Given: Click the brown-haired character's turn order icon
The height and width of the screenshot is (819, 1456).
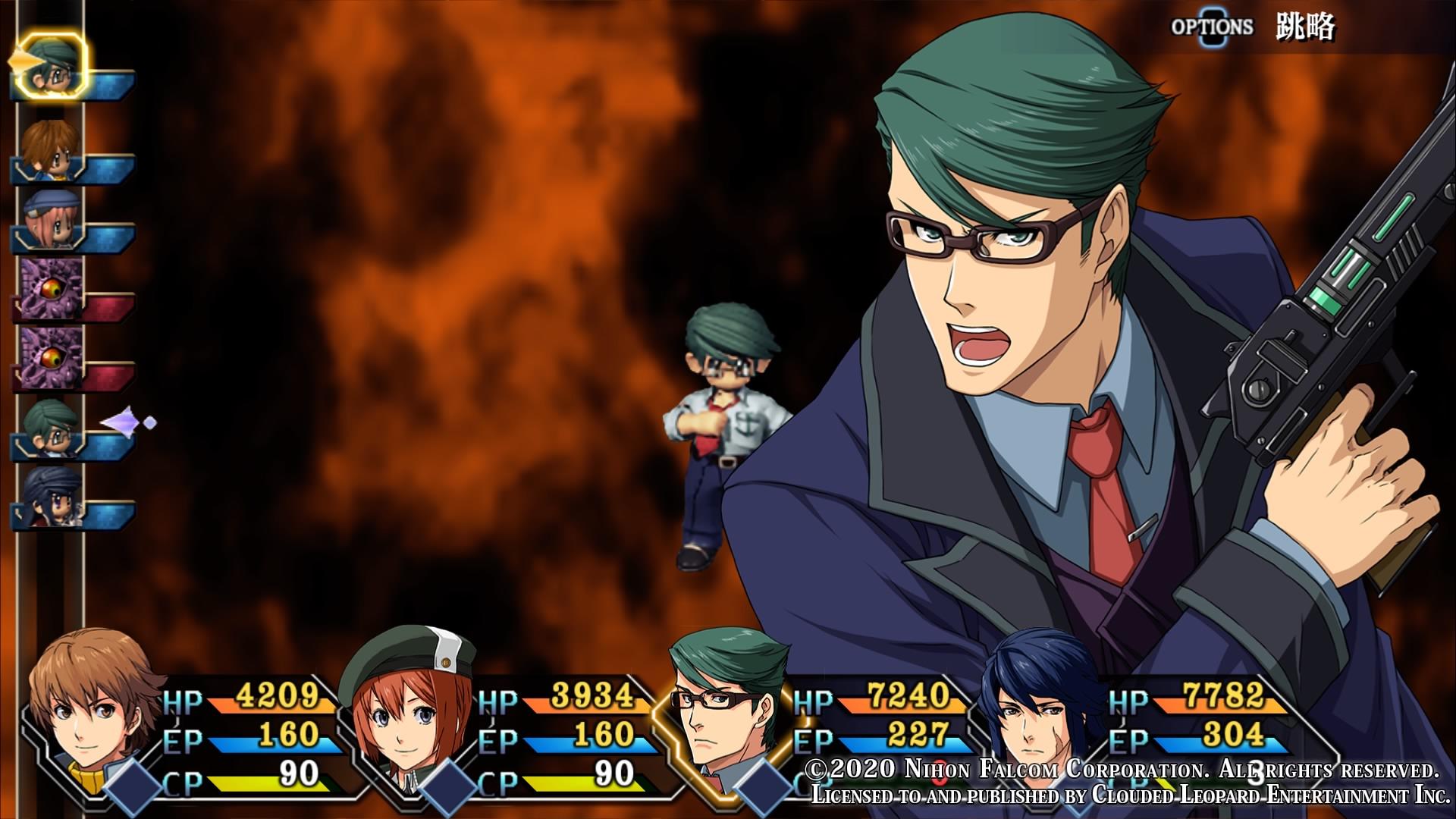Looking at the screenshot, I should [49, 149].
